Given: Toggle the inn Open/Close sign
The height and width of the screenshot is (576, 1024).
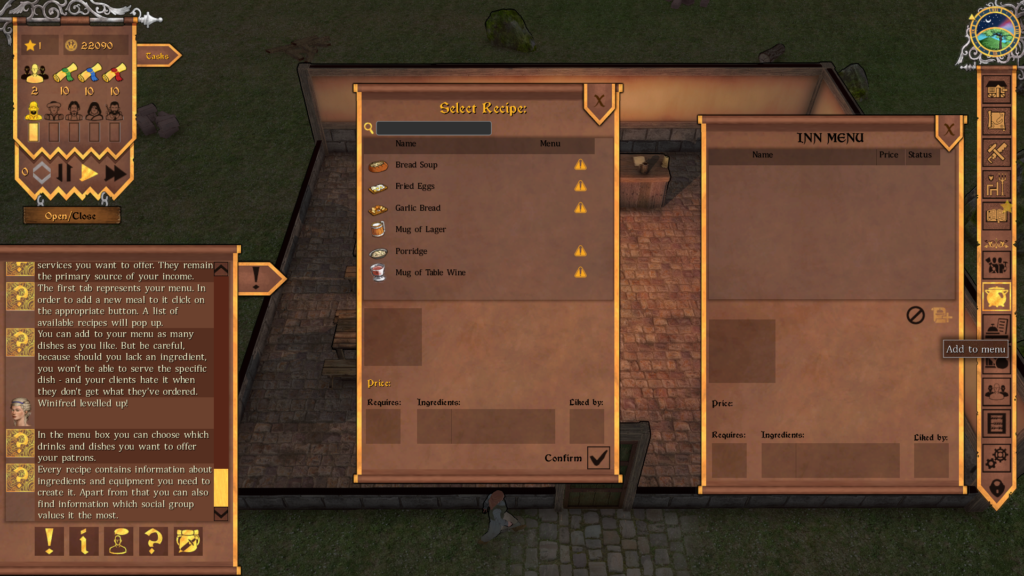Looking at the screenshot, I should pyautogui.click(x=72, y=215).
